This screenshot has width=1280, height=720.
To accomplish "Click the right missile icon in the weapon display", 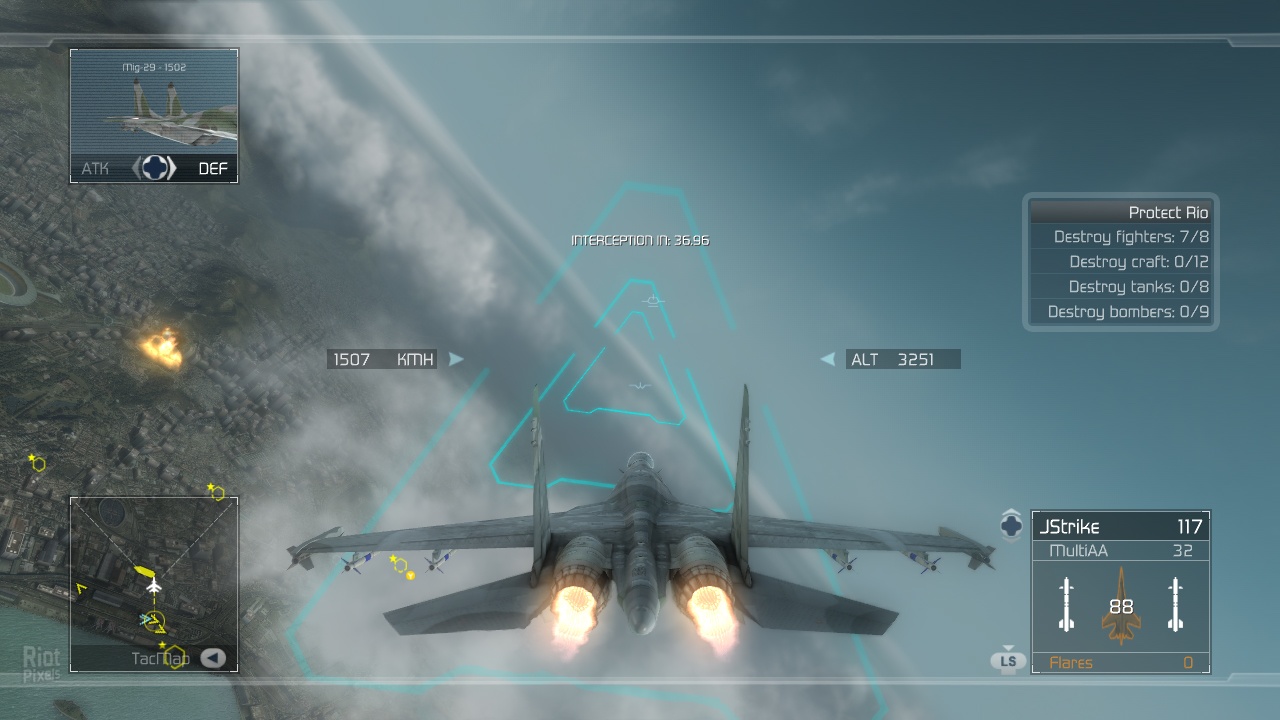I will 1177,605.
